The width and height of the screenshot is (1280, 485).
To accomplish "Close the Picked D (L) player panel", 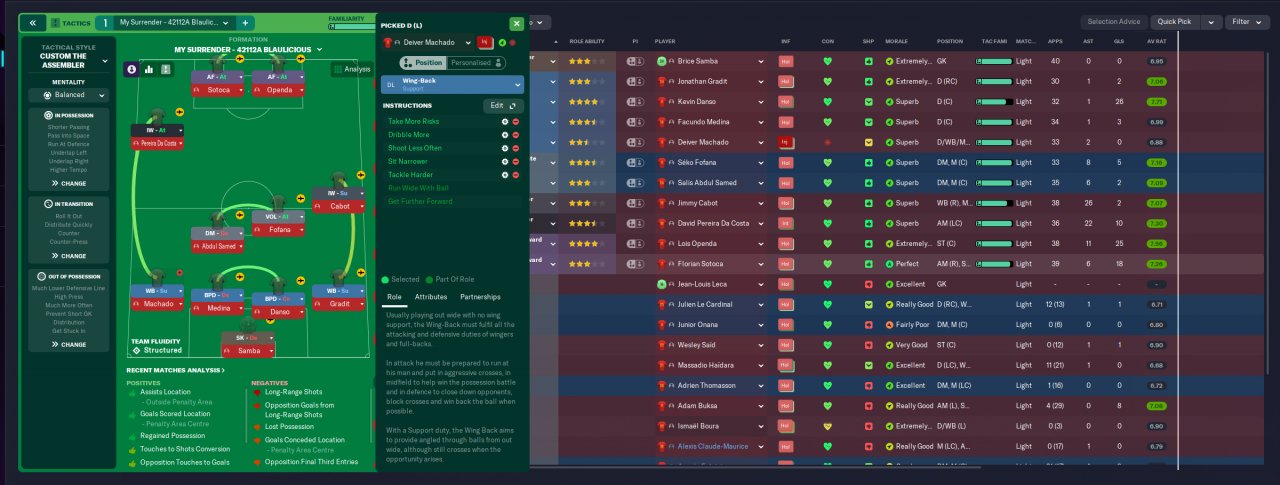I will point(516,23).
